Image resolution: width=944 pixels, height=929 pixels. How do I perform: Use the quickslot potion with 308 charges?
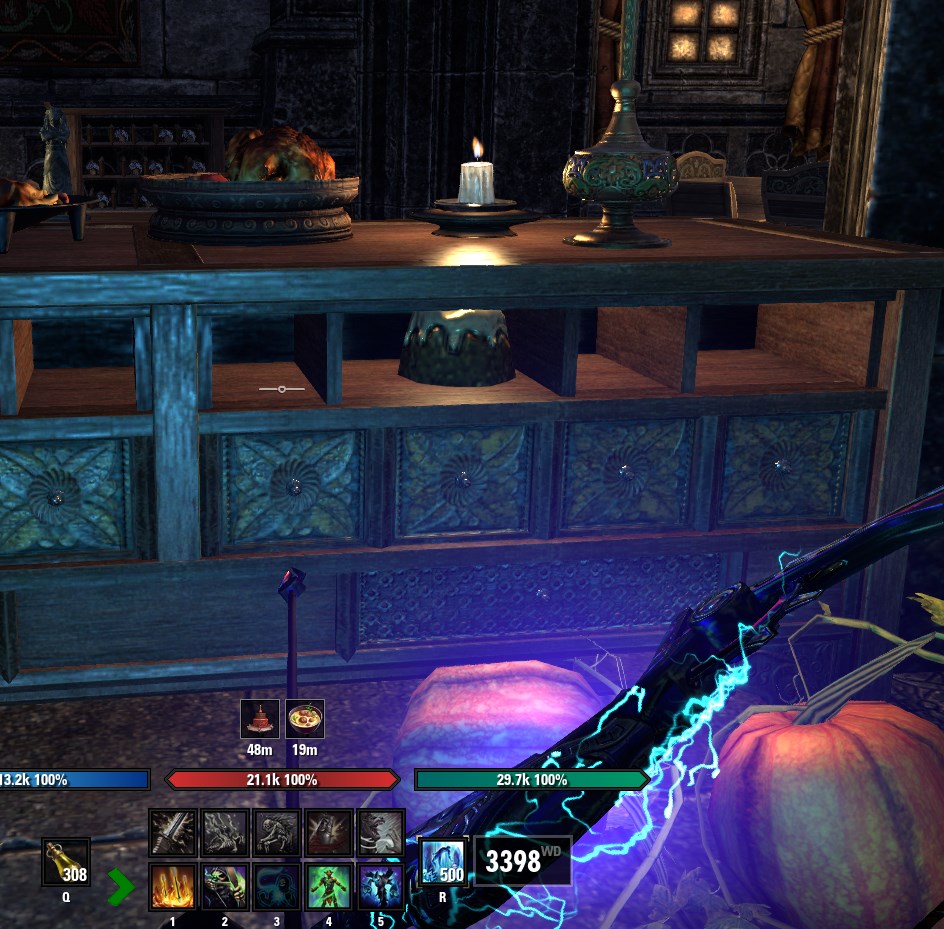click(x=66, y=861)
